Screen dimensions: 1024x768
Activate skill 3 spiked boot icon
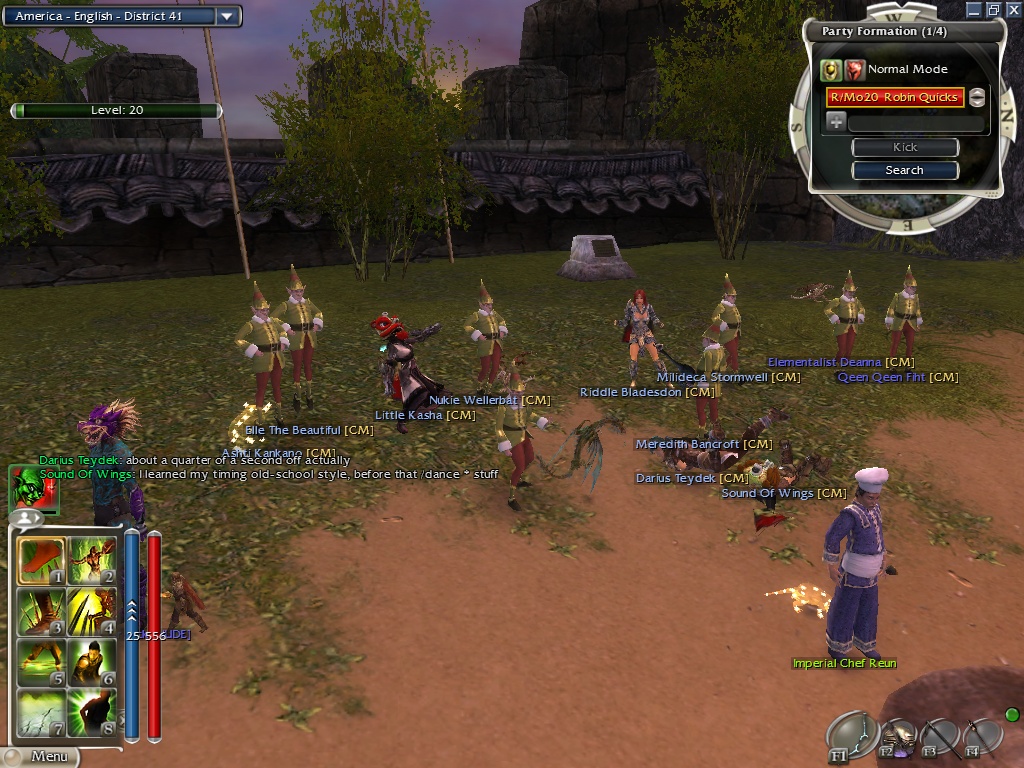[x=42, y=612]
